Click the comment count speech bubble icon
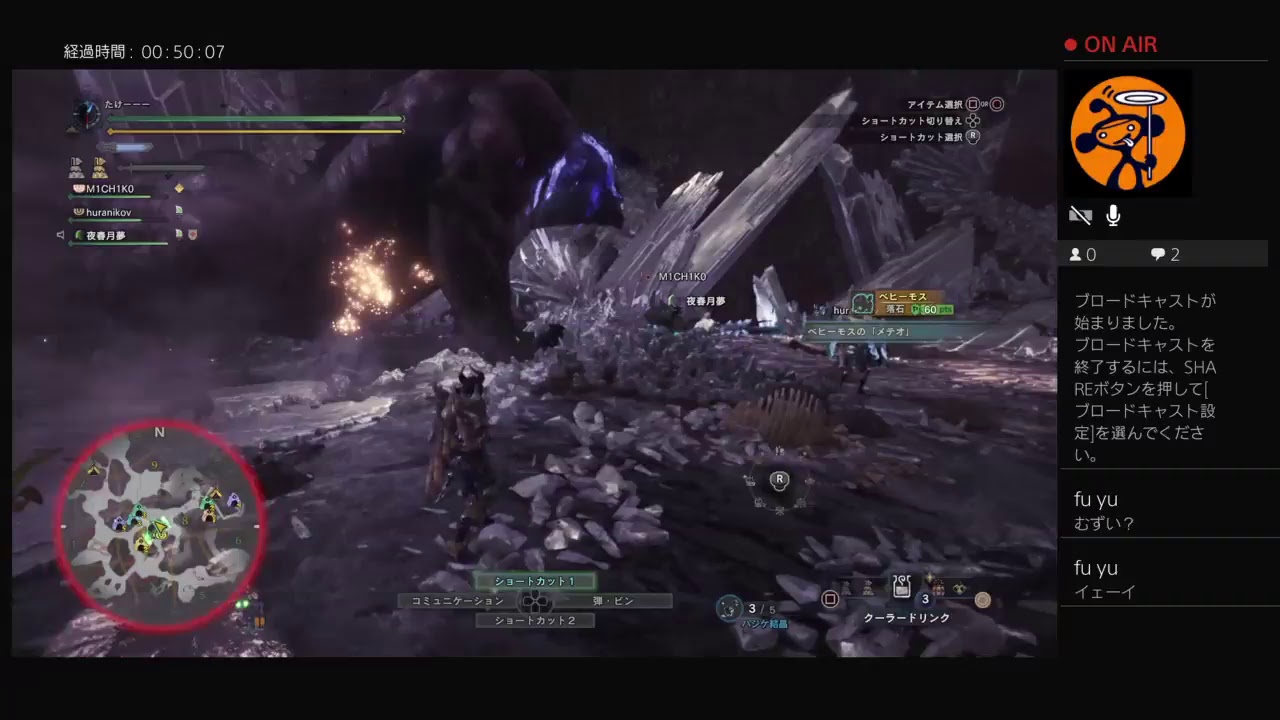1280x720 pixels. (x=1156, y=255)
